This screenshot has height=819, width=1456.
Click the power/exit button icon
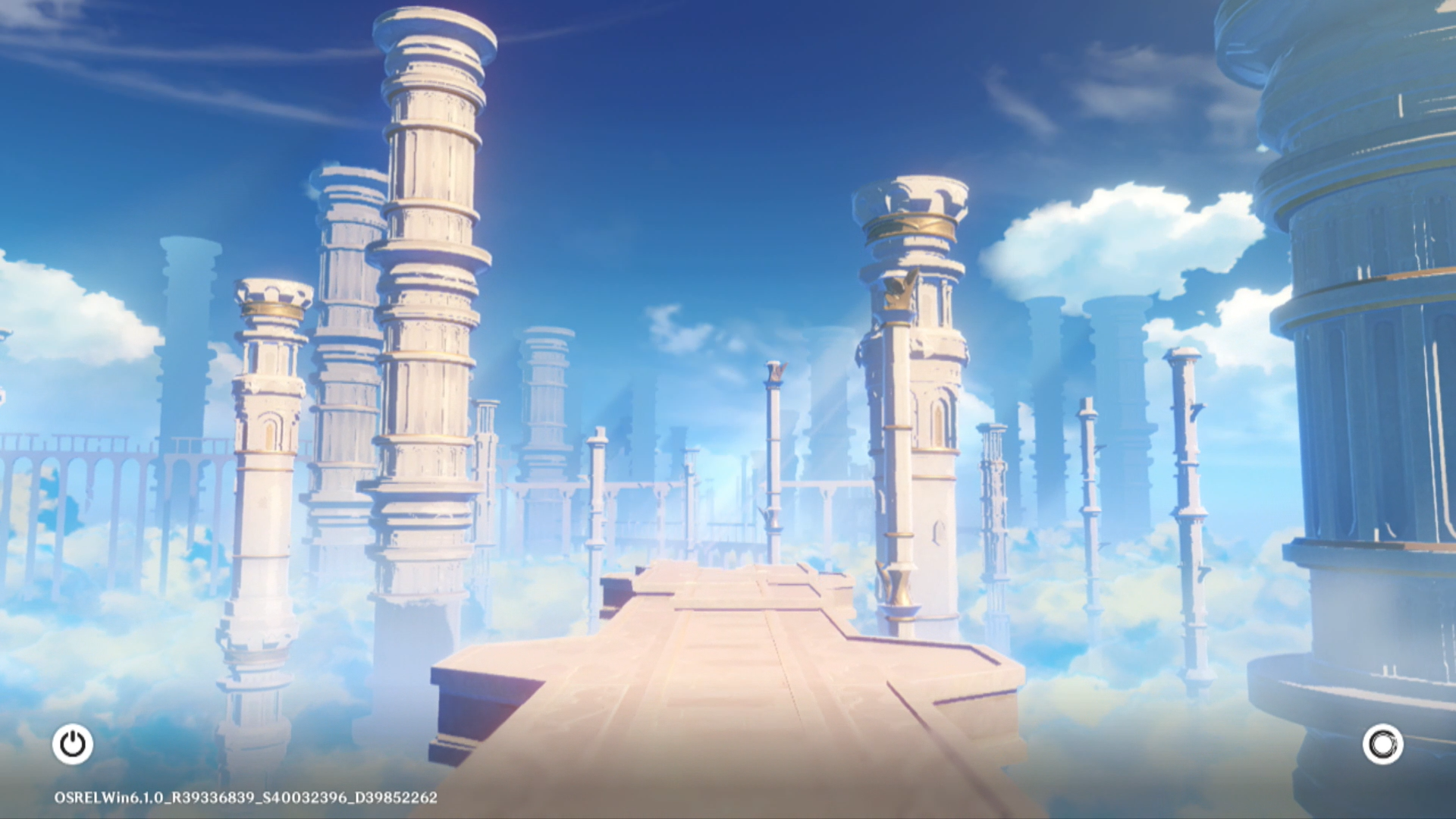pyautogui.click(x=73, y=744)
